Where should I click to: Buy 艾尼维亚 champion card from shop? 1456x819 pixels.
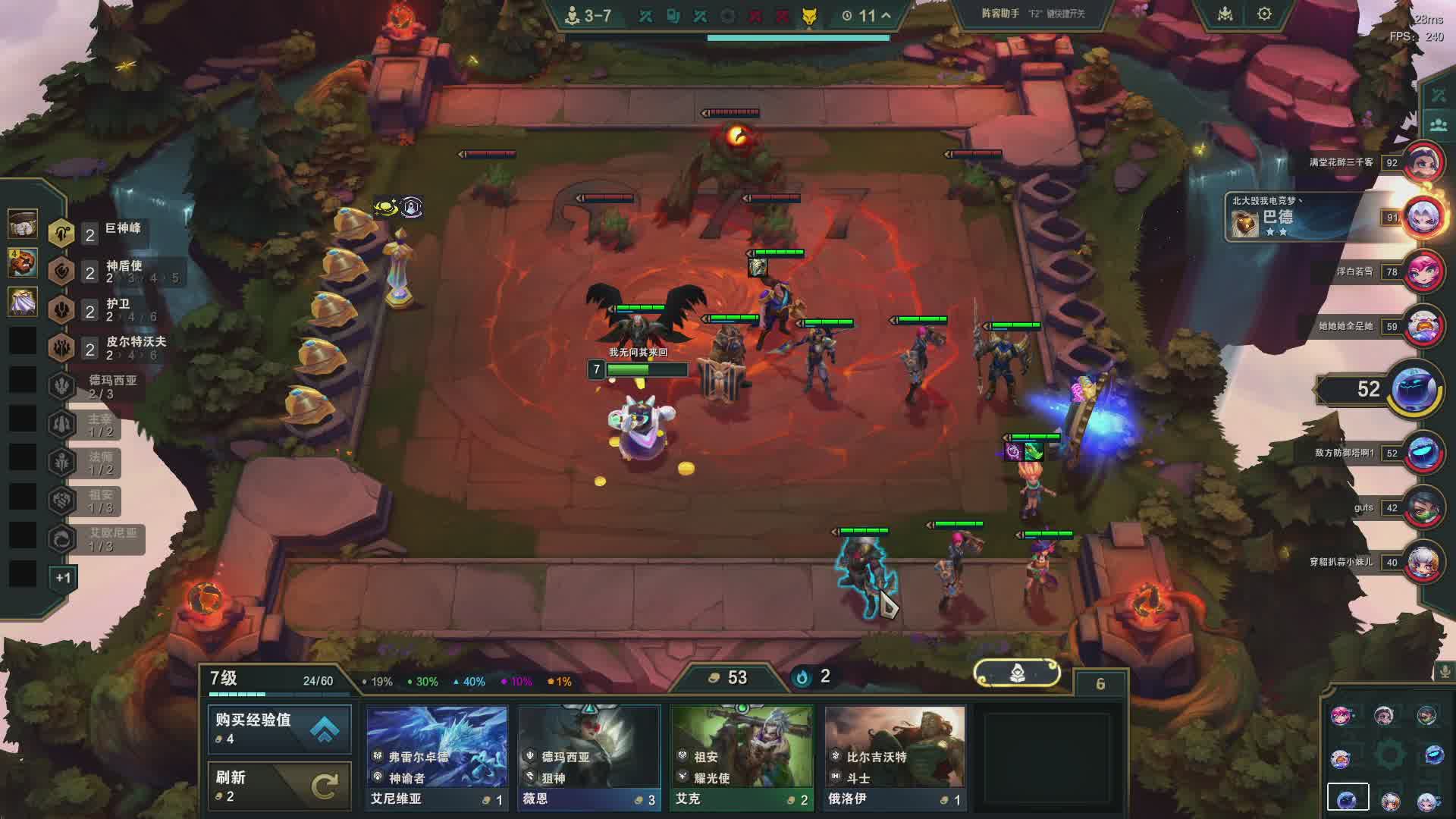tap(437, 758)
